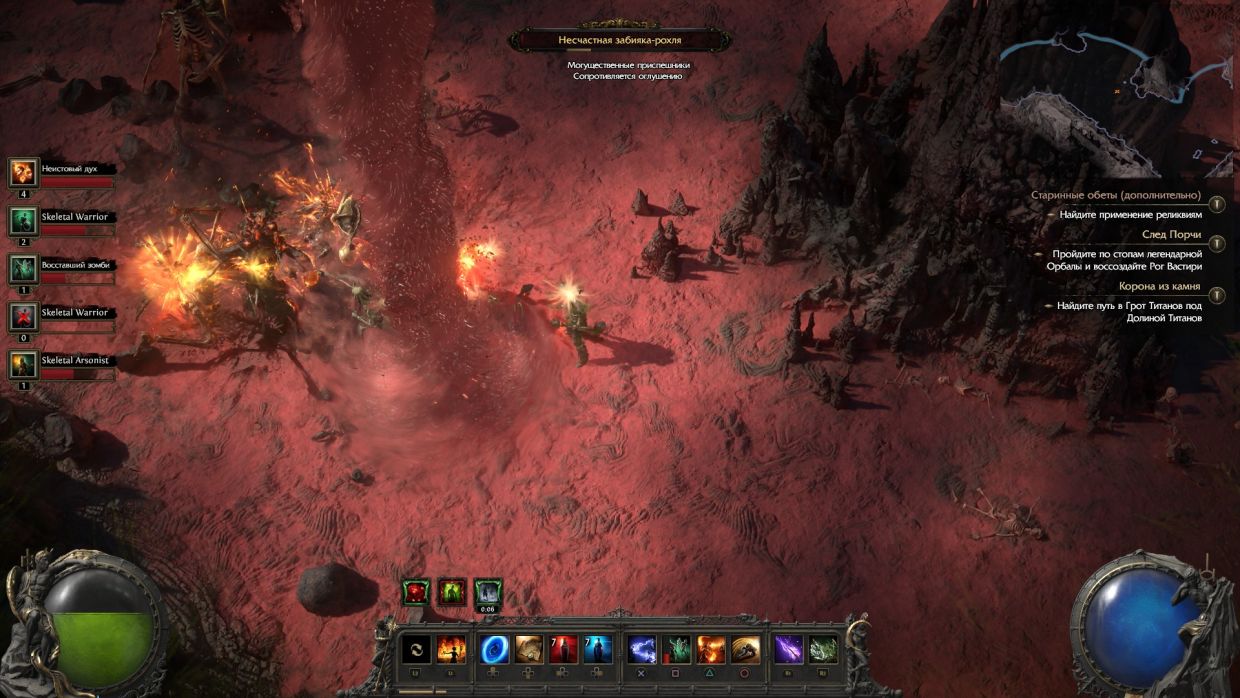Screen dimensions: 1240x698
Task: Select the purple bolt skill slot
Action: (788, 650)
